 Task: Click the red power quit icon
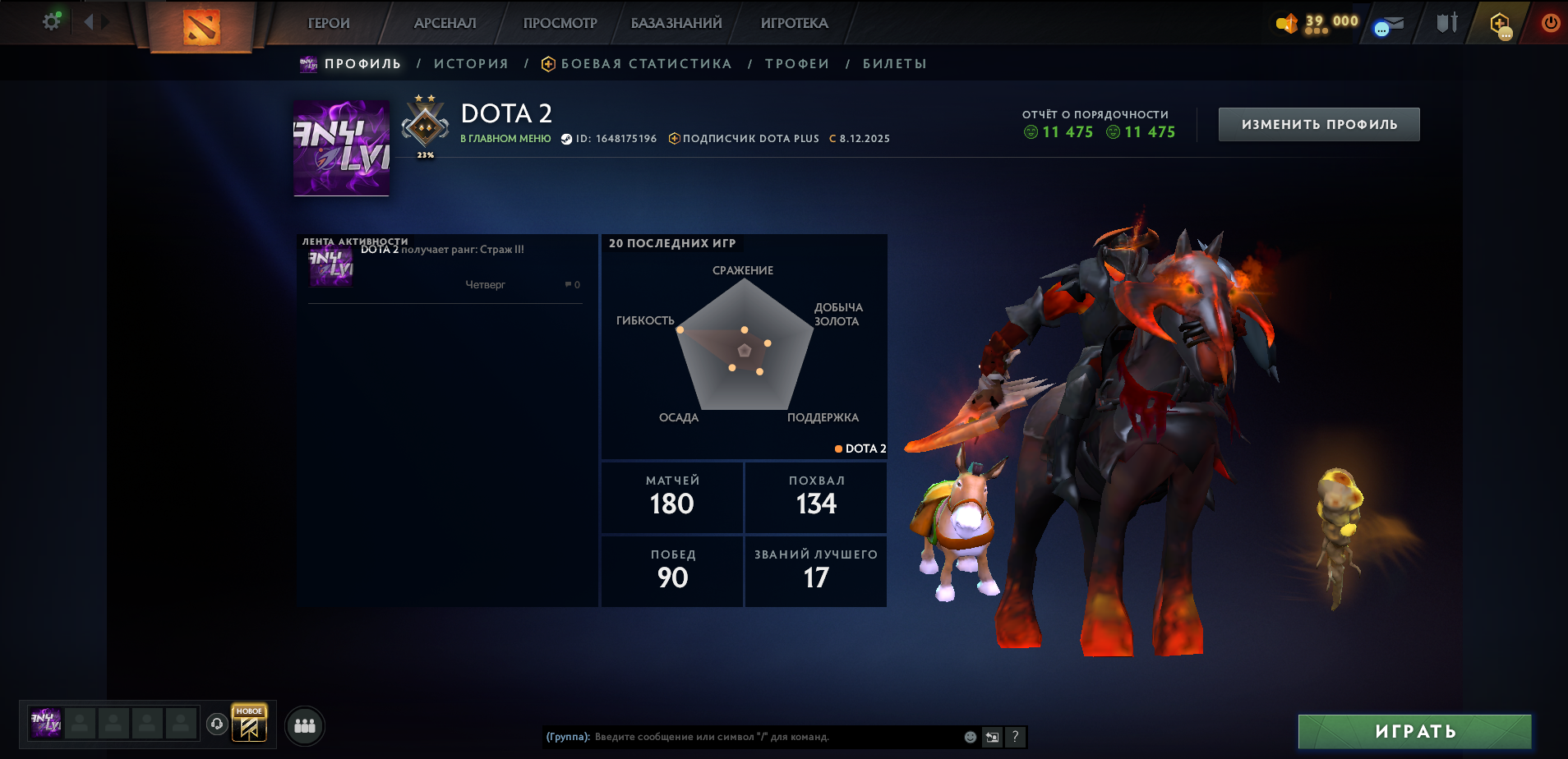pos(1550,23)
